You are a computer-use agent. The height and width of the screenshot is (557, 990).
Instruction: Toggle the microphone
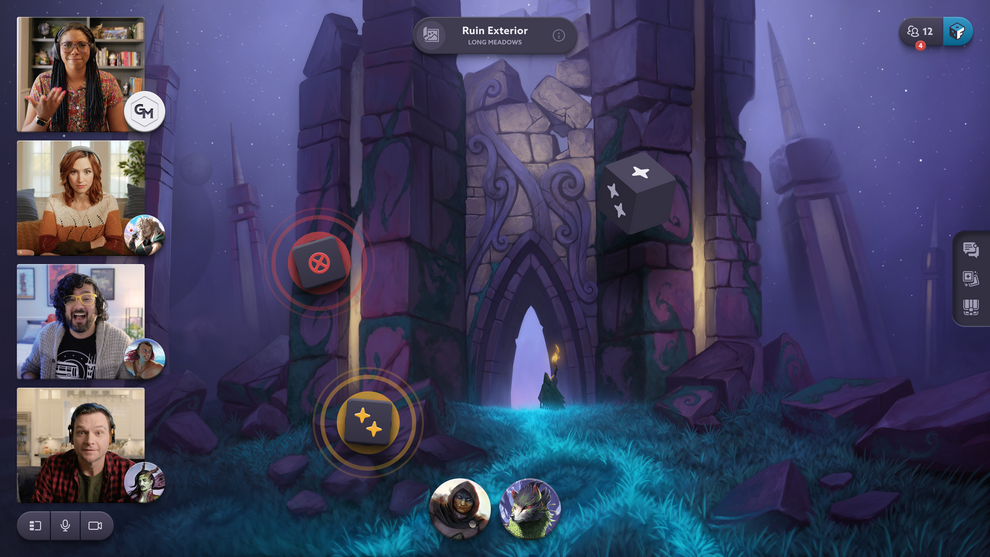coord(65,526)
